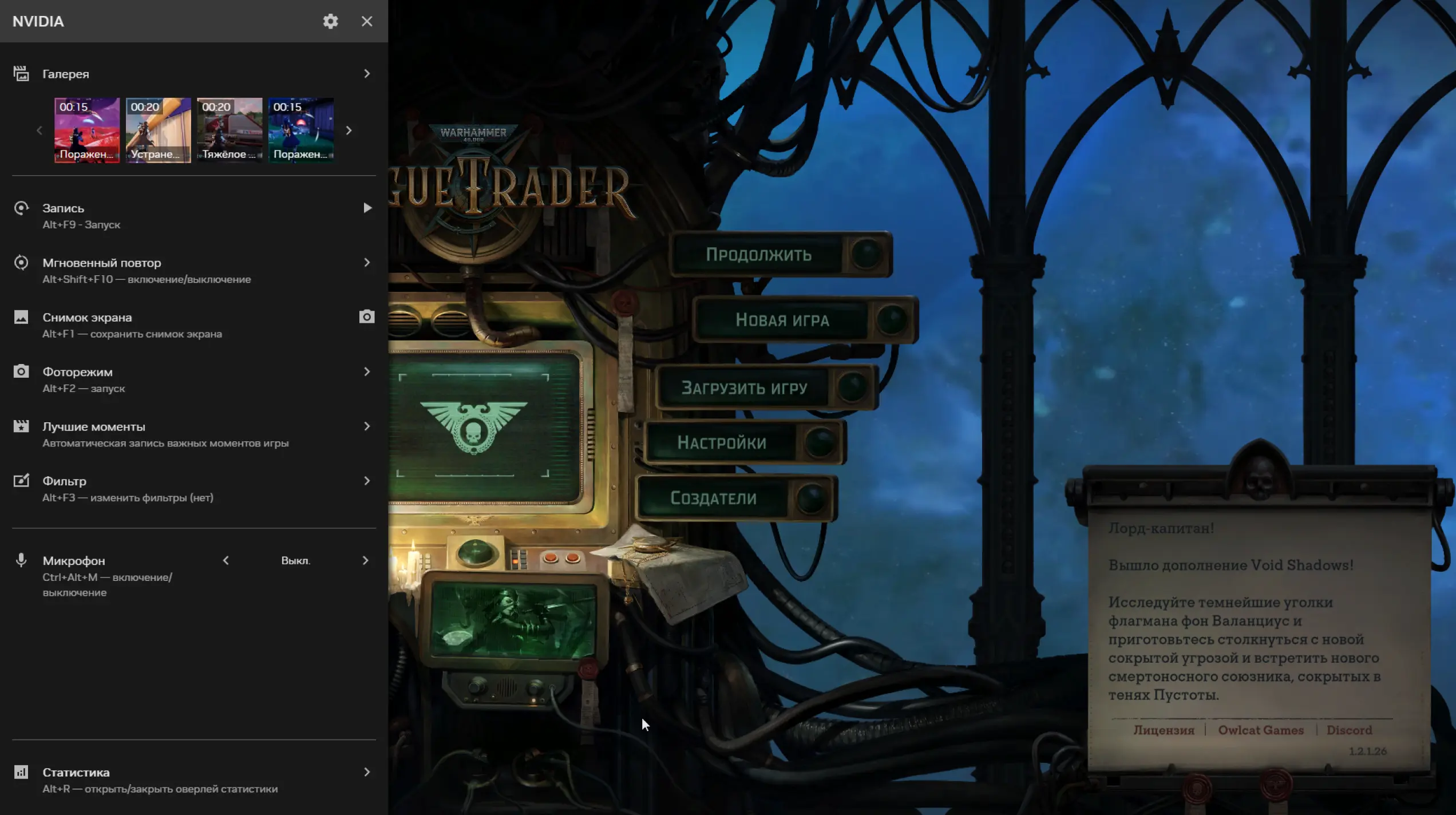Visit the Owlcat Games link
This screenshot has height=815, width=1456.
[1260, 730]
